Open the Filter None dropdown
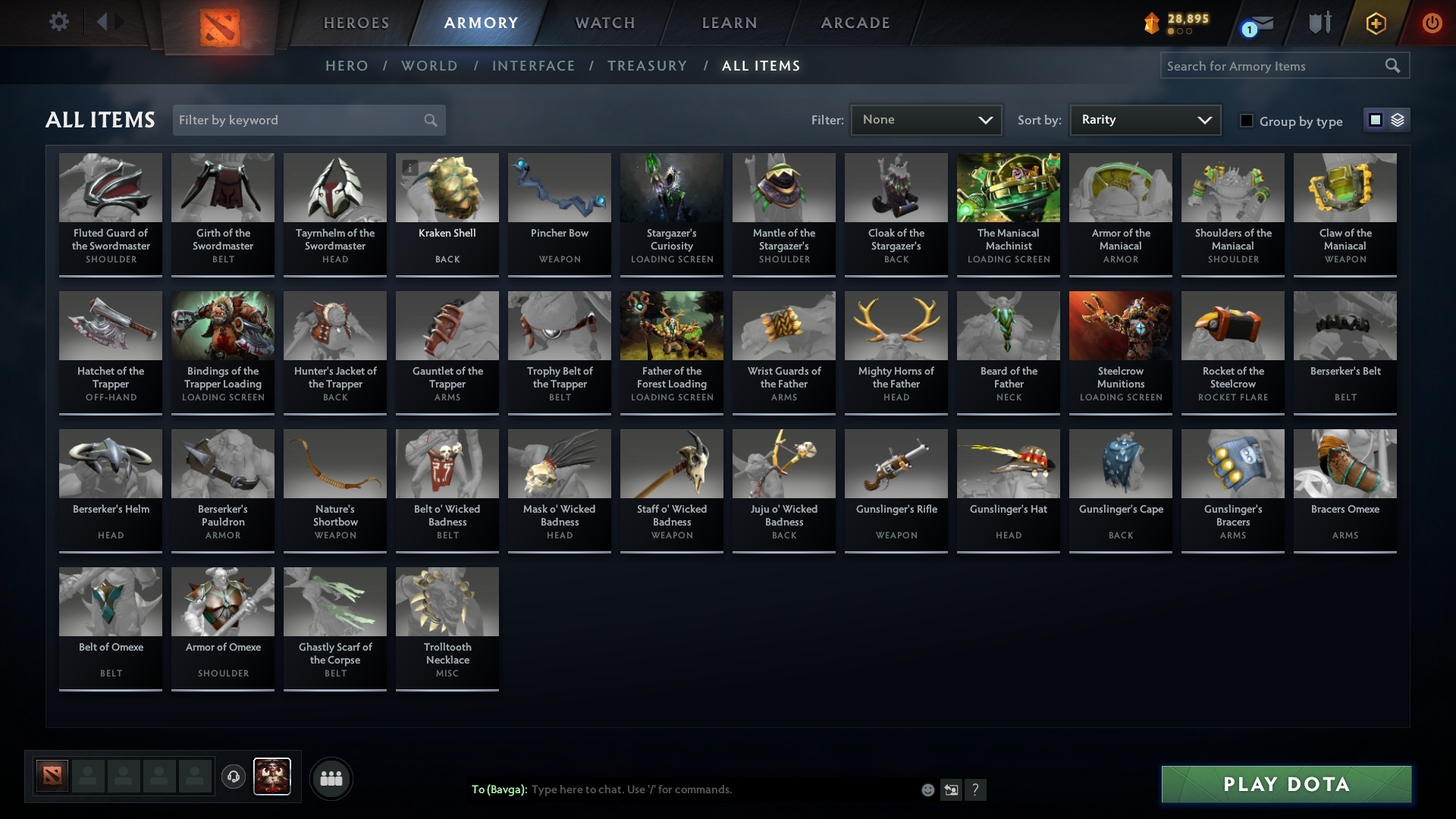The image size is (1456, 819). [x=926, y=119]
